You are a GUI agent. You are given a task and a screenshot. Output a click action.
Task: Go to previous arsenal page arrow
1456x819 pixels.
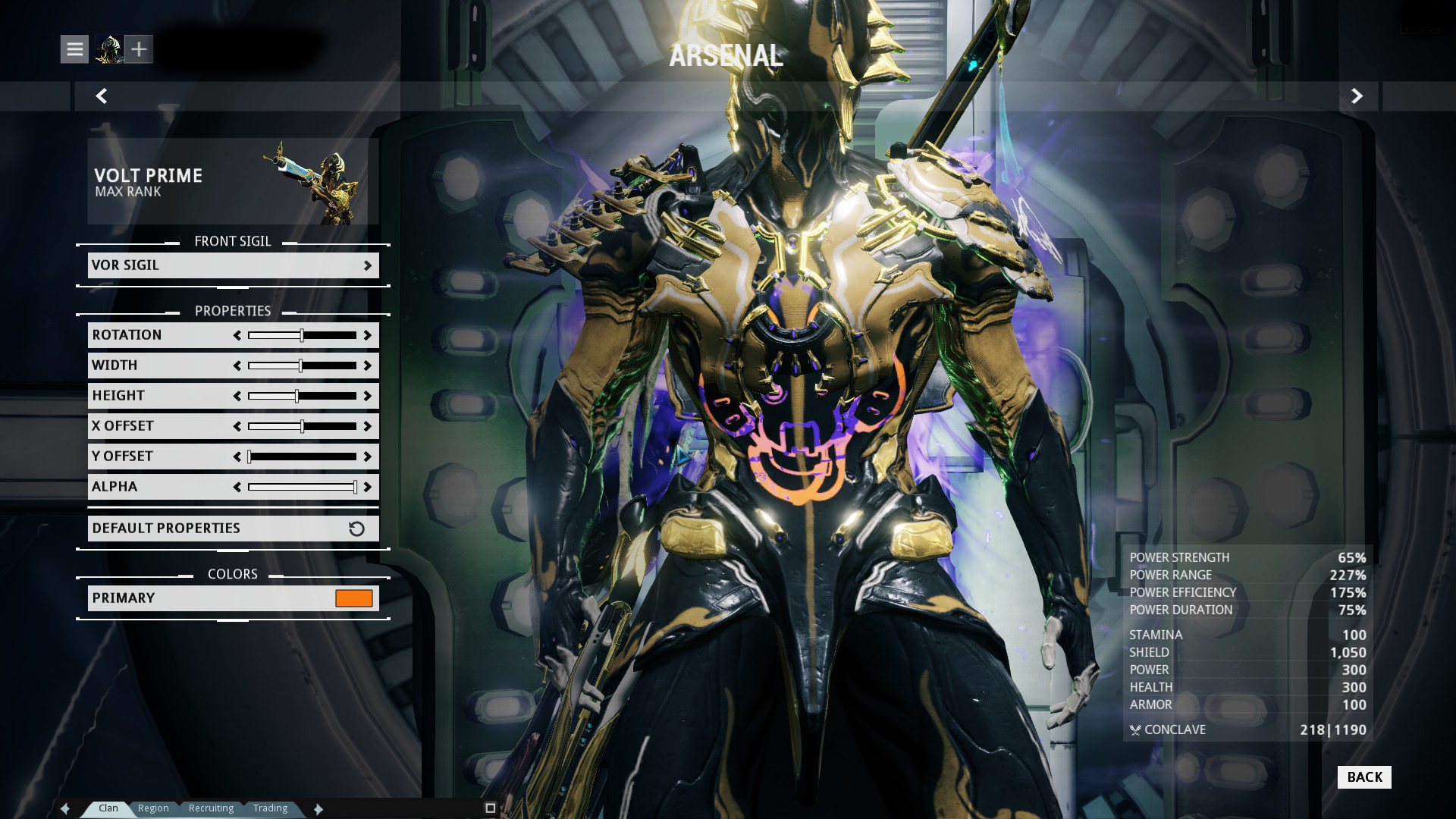[102, 96]
